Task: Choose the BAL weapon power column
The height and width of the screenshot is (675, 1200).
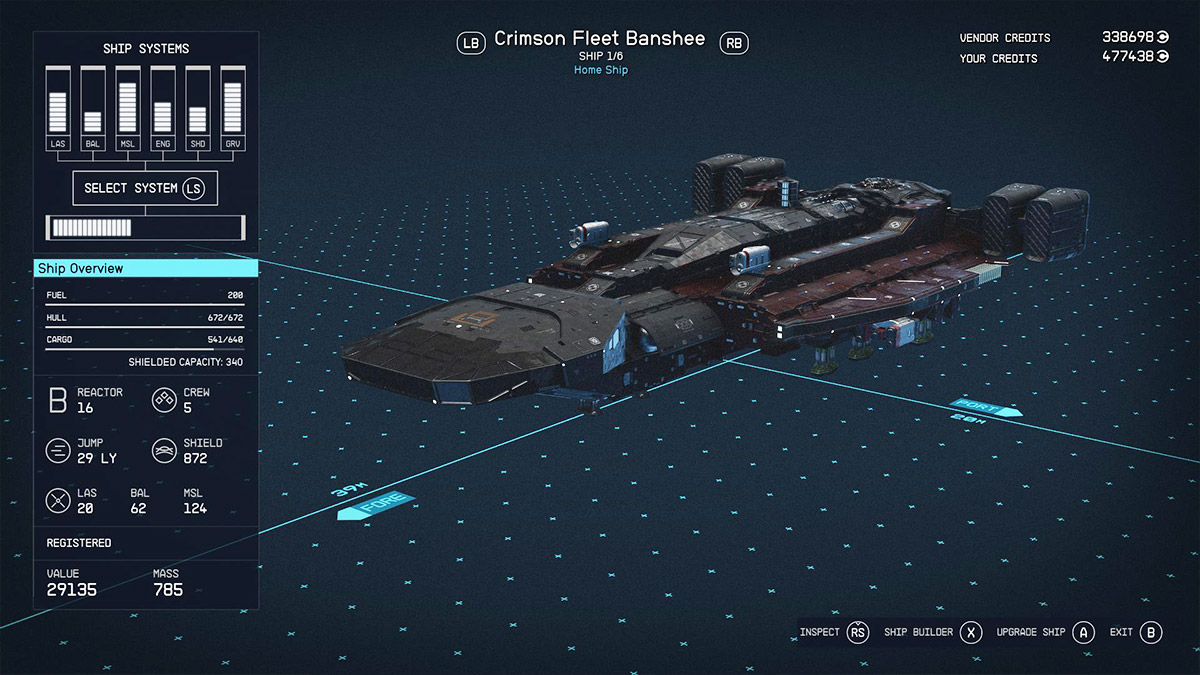Action: point(93,108)
